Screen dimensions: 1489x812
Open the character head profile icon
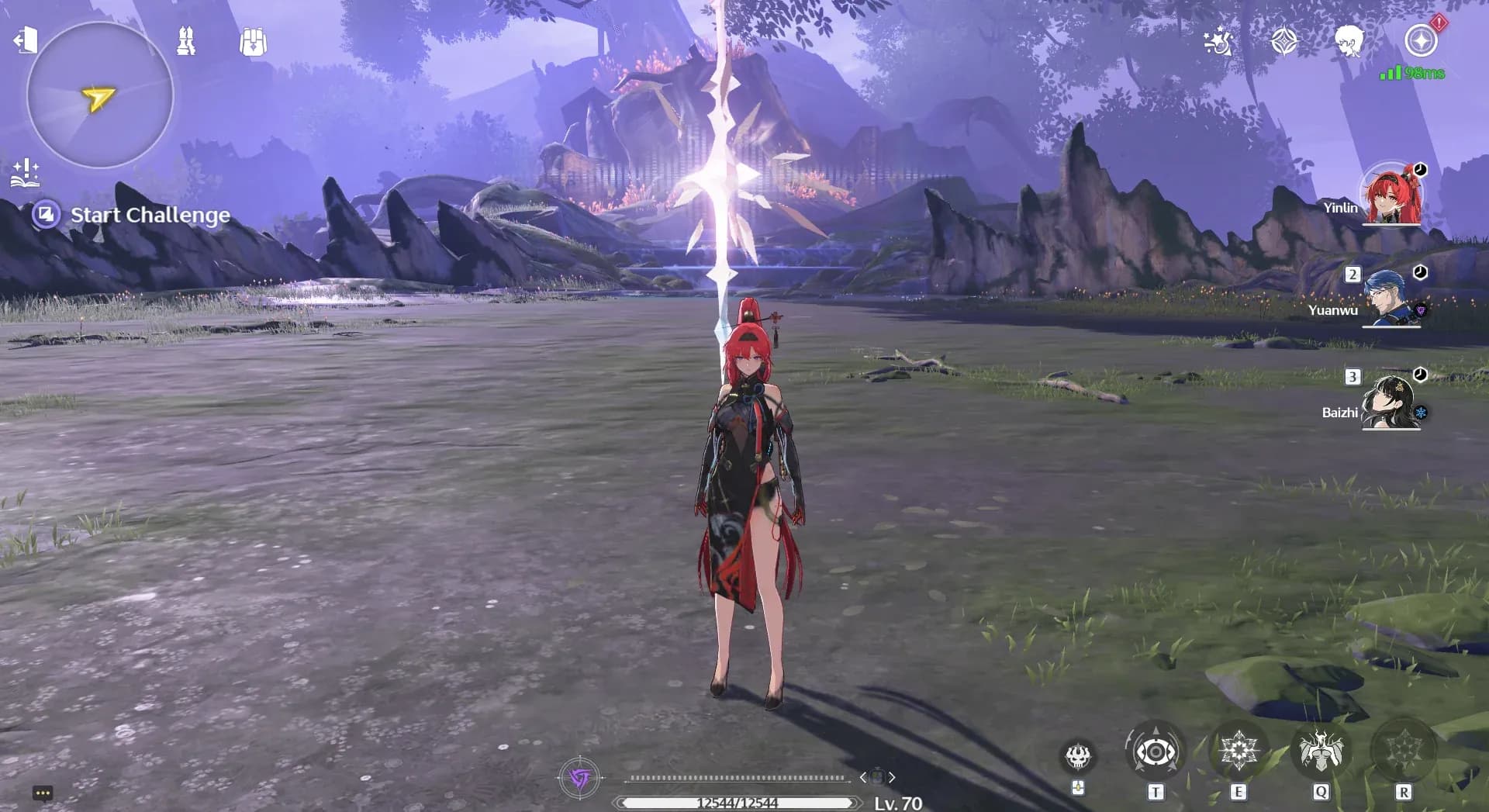[1349, 41]
